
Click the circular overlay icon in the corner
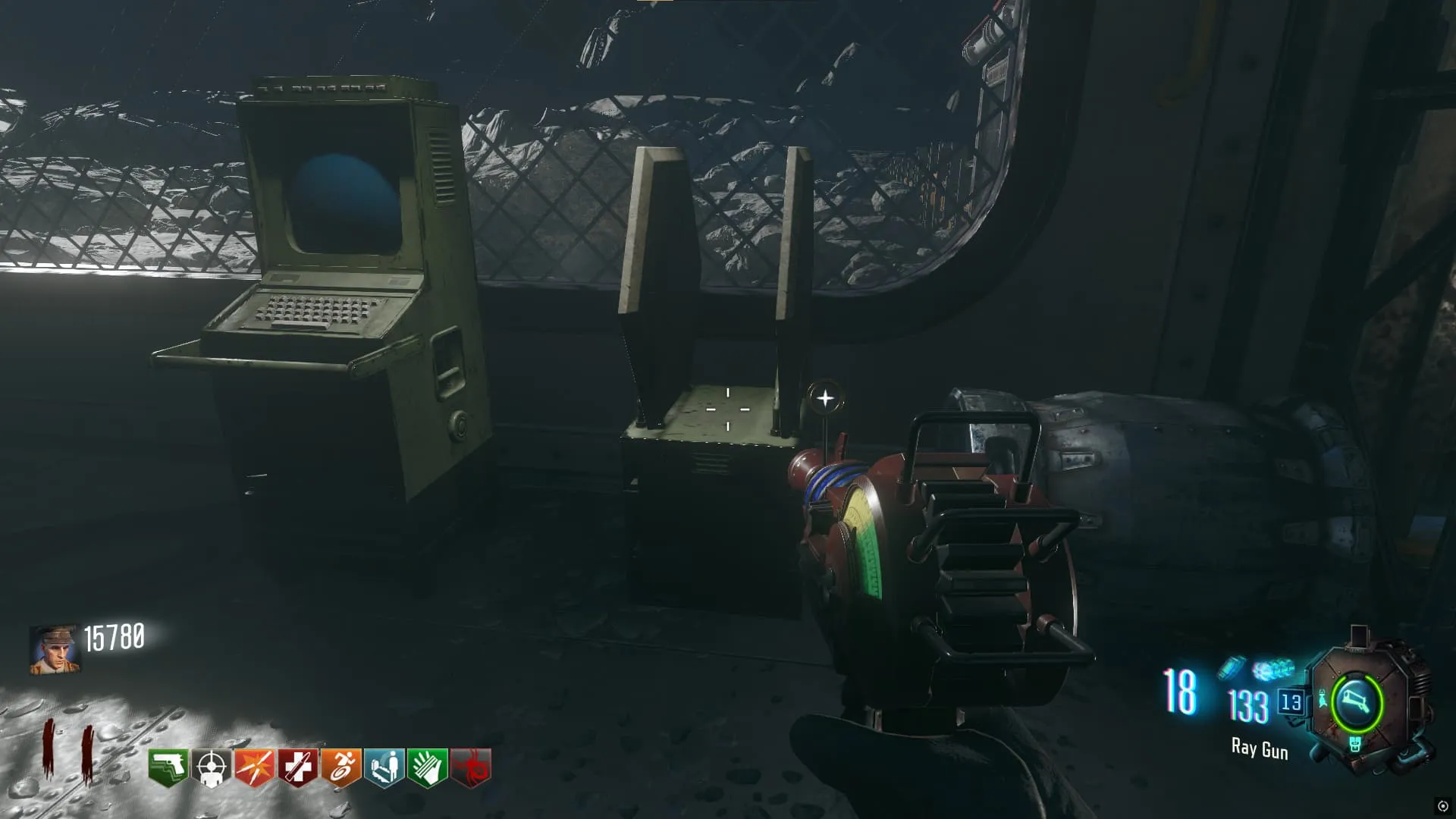(x=1442, y=806)
